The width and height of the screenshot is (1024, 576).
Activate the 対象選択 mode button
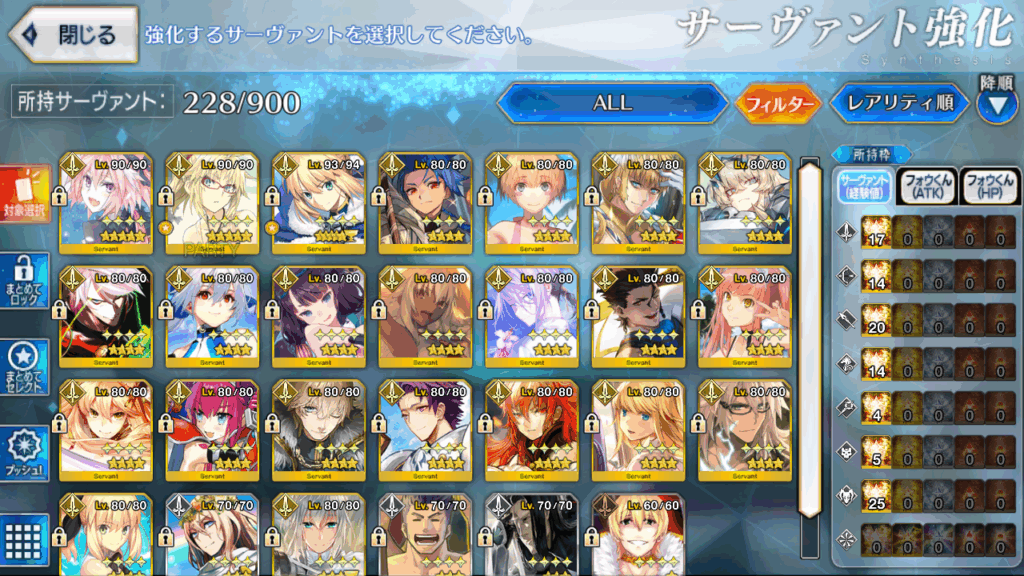point(26,195)
